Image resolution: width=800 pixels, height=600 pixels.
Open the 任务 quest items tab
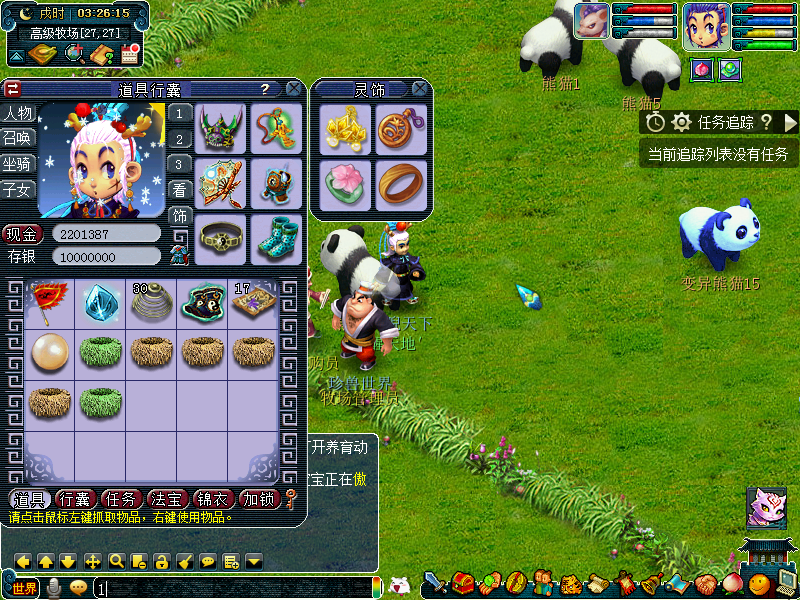[121, 499]
